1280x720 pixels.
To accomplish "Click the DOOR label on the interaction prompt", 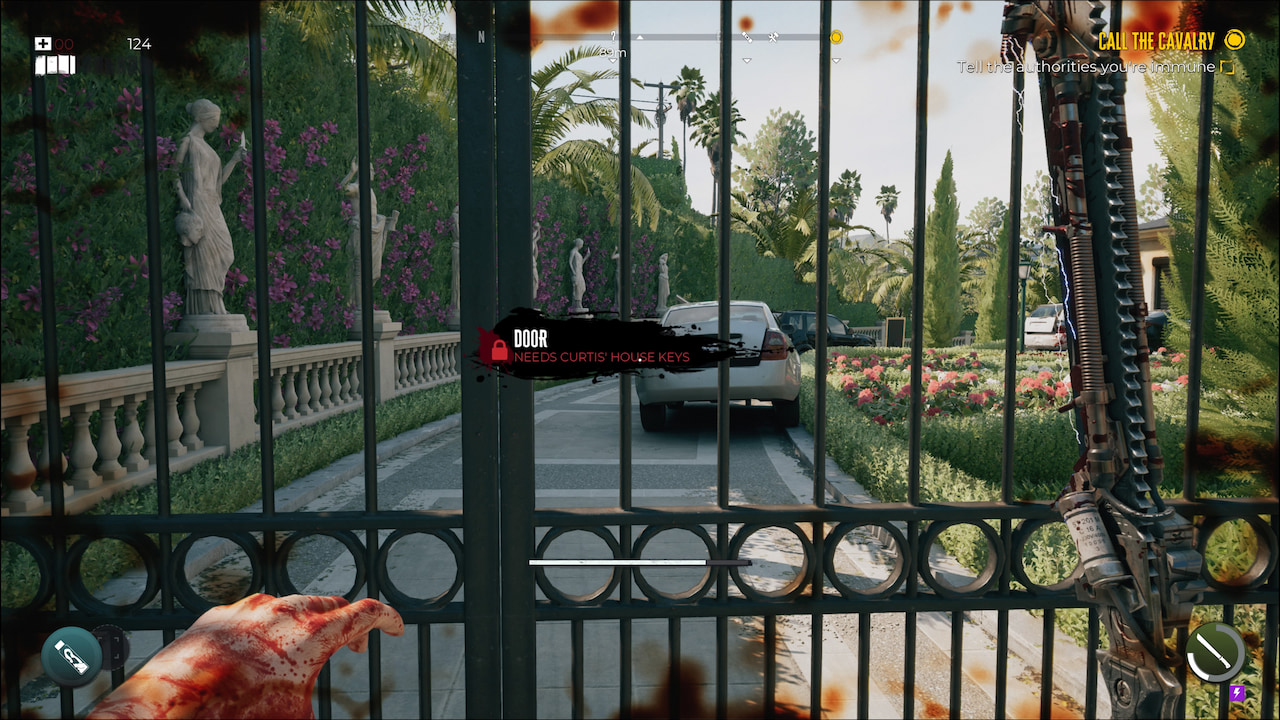I will tap(529, 339).
